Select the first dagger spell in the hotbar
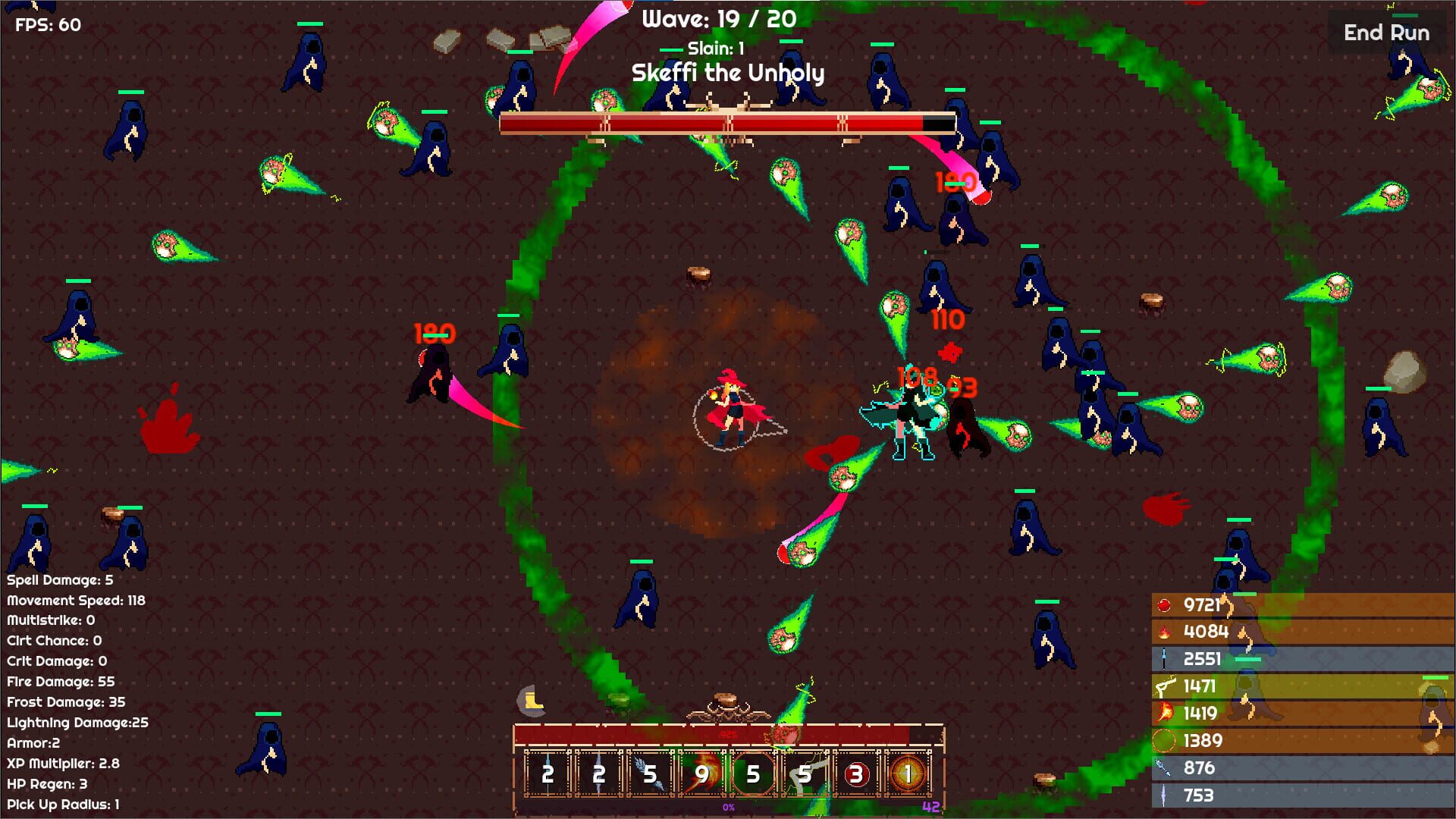This screenshot has width=1456, height=819. [548, 775]
